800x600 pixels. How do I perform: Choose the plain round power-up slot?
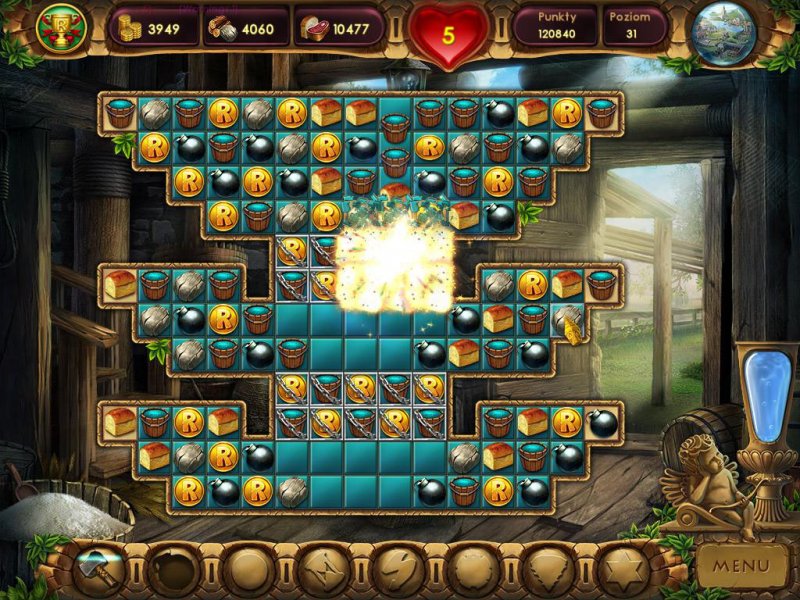pos(249,570)
